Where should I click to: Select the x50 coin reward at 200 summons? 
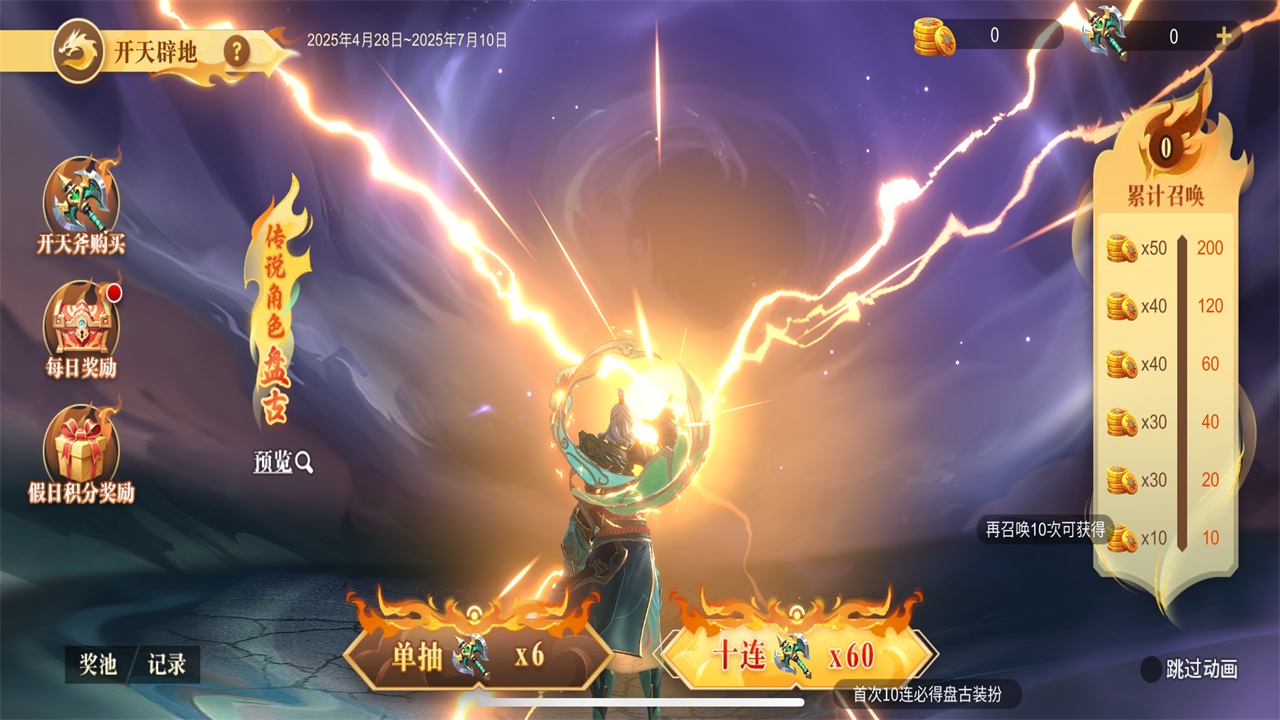tap(1123, 248)
